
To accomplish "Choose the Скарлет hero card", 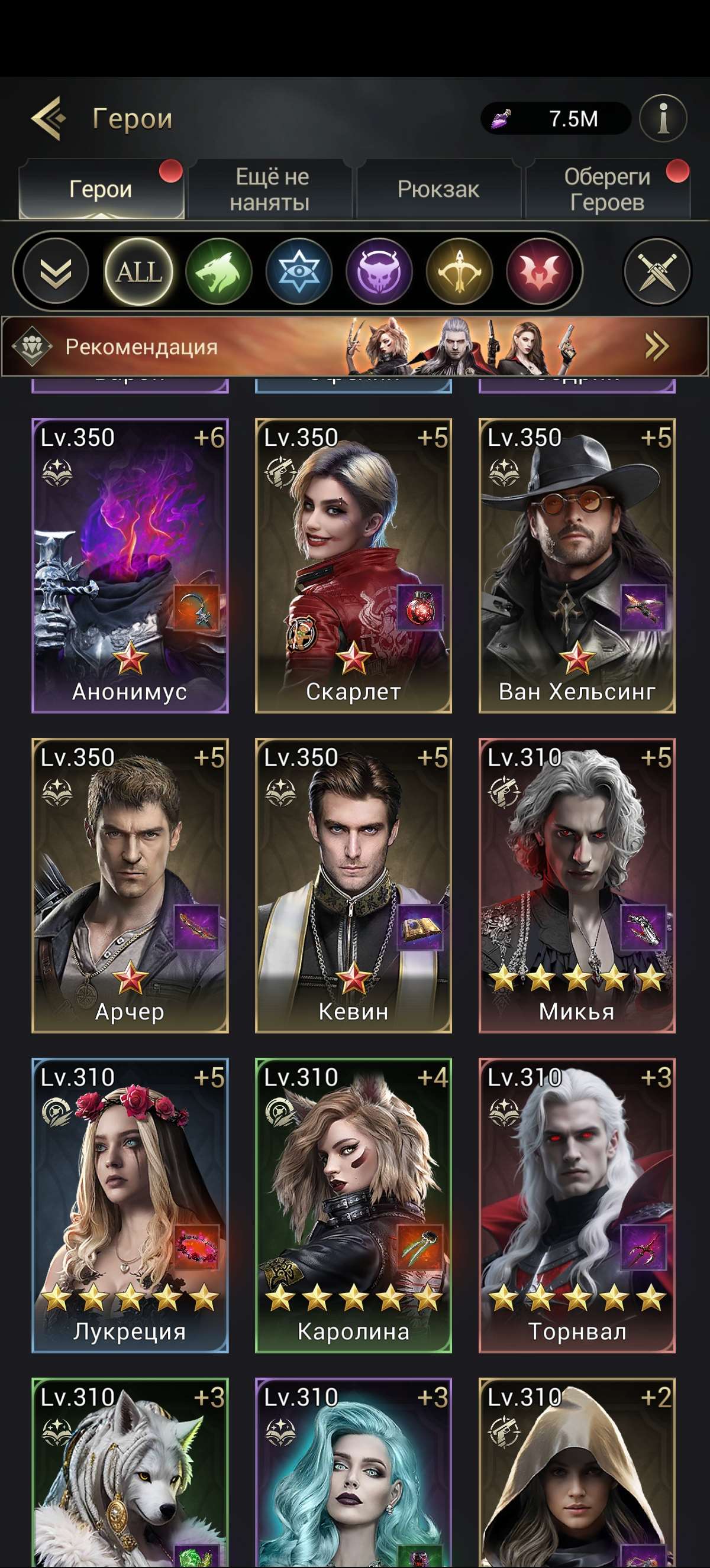I will tap(353, 565).
